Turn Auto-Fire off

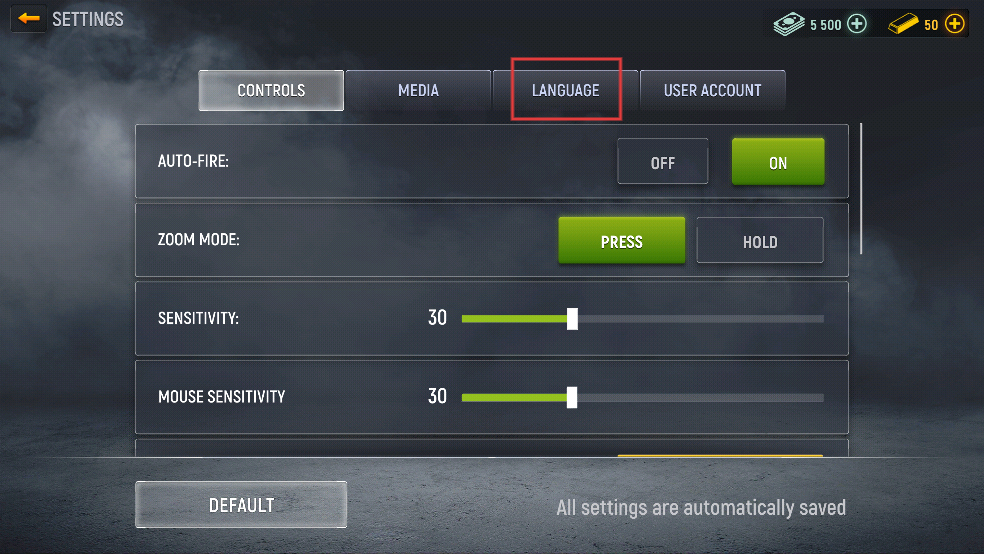(662, 162)
